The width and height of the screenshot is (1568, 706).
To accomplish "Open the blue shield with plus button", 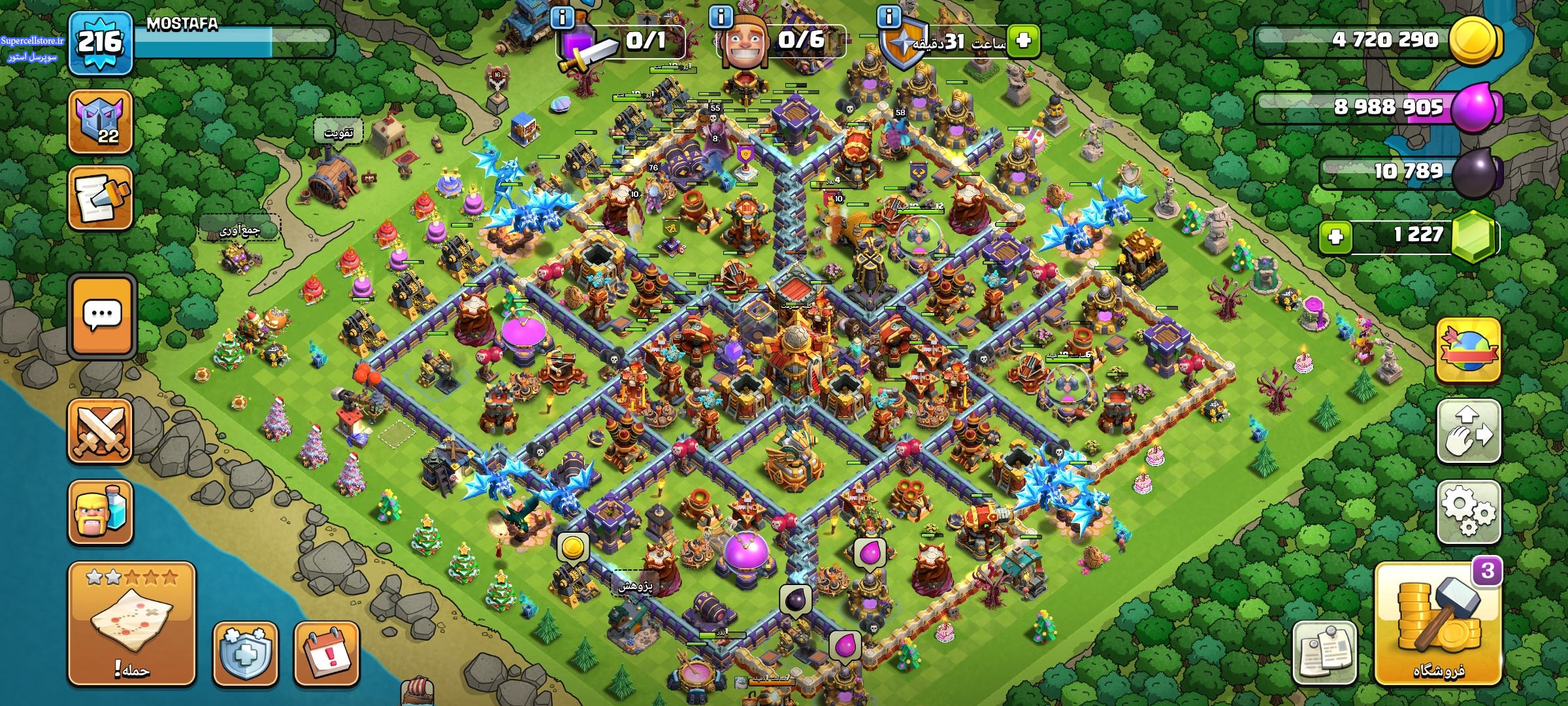I will tap(245, 652).
